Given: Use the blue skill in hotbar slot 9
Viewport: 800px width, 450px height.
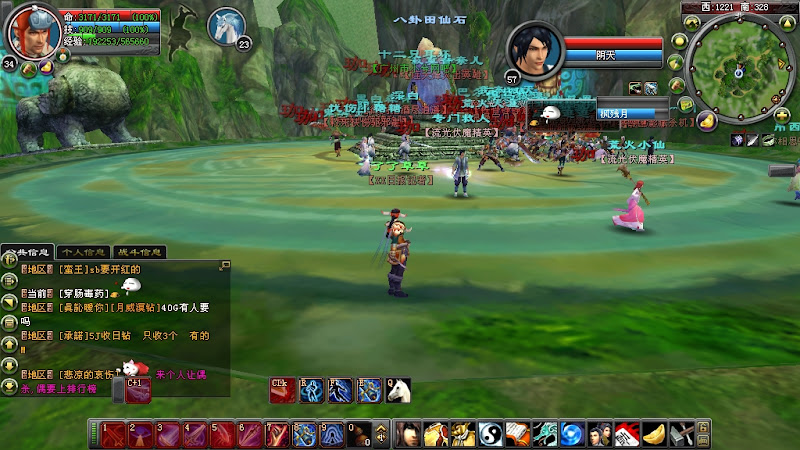Looking at the screenshot, I should click(x=330, y=435).
